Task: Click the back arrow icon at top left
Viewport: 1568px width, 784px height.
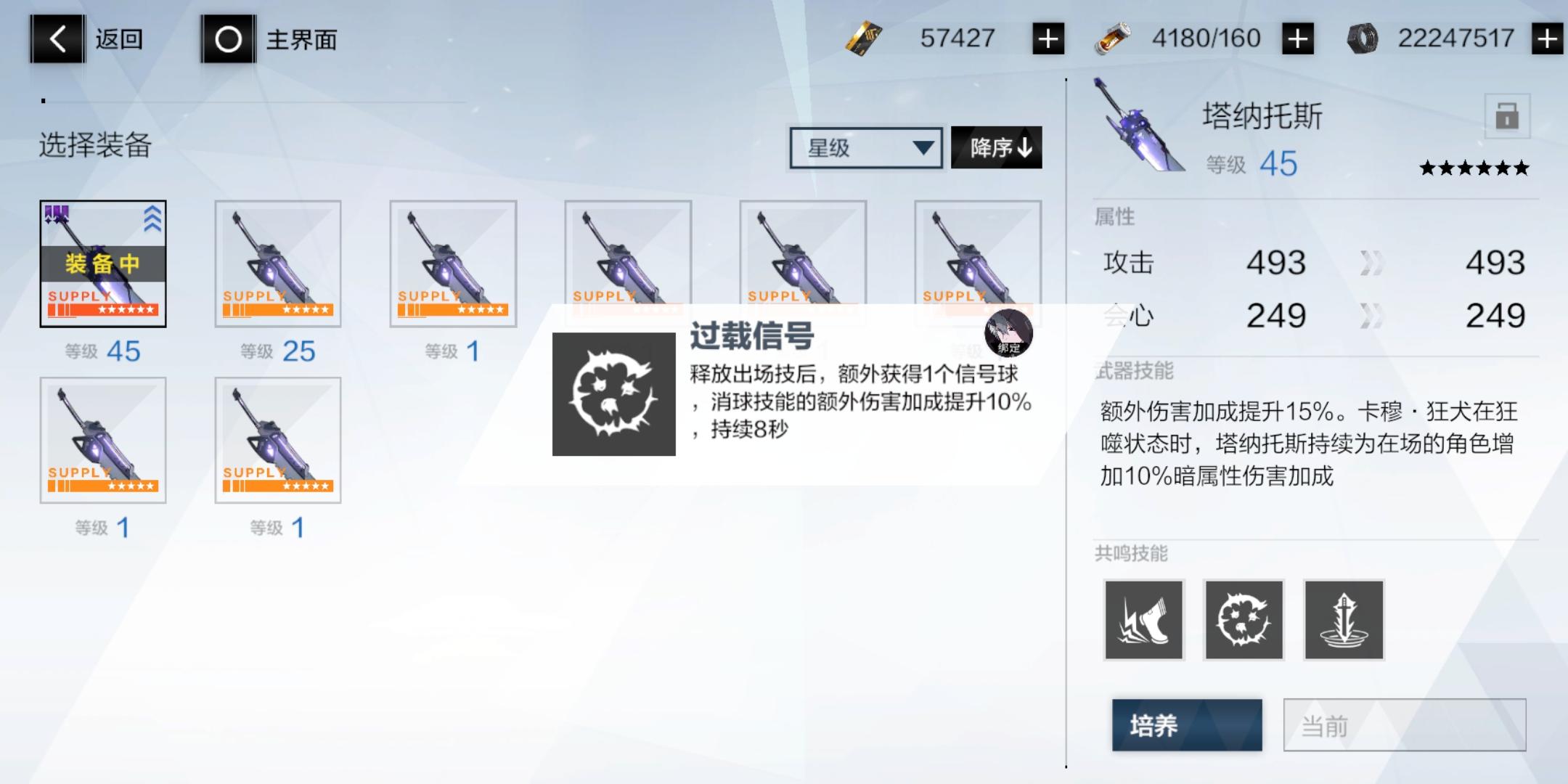Action: 58,38
